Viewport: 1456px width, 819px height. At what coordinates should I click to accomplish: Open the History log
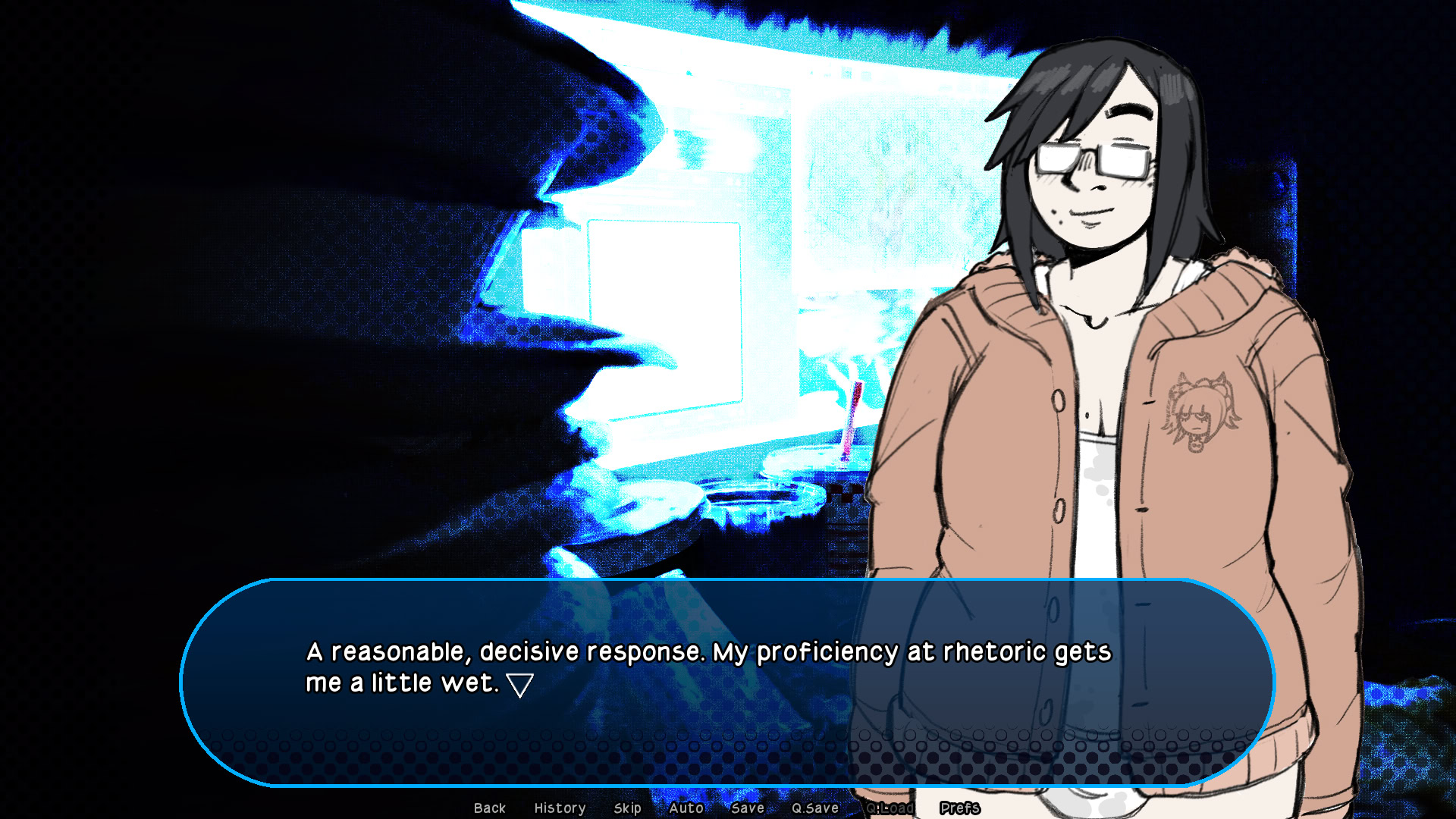coord(560,808)
